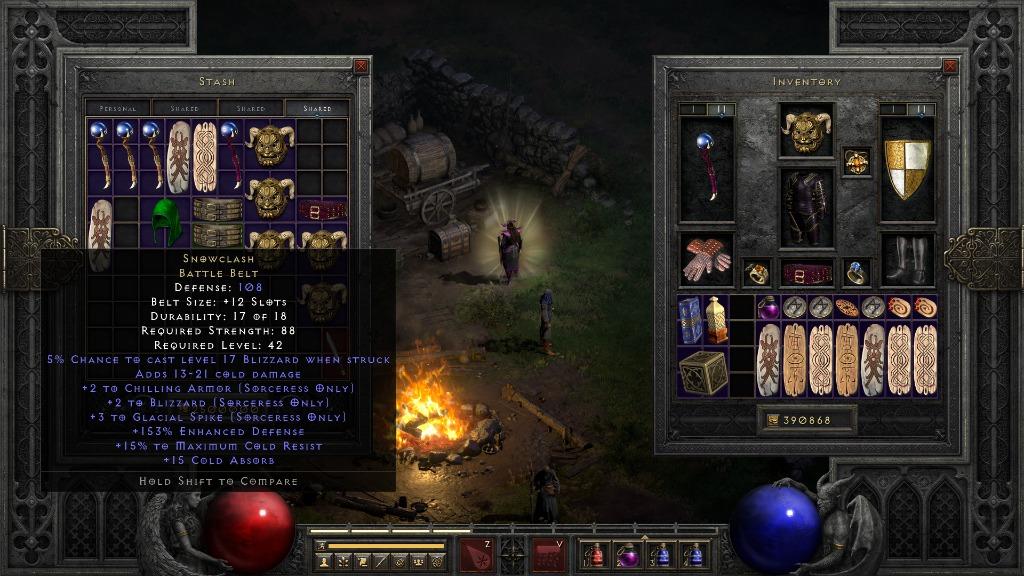This screenshot has width=1024, height=576.
Task: Switch to the Personal stash tab
Action: (x=118, y=108)
